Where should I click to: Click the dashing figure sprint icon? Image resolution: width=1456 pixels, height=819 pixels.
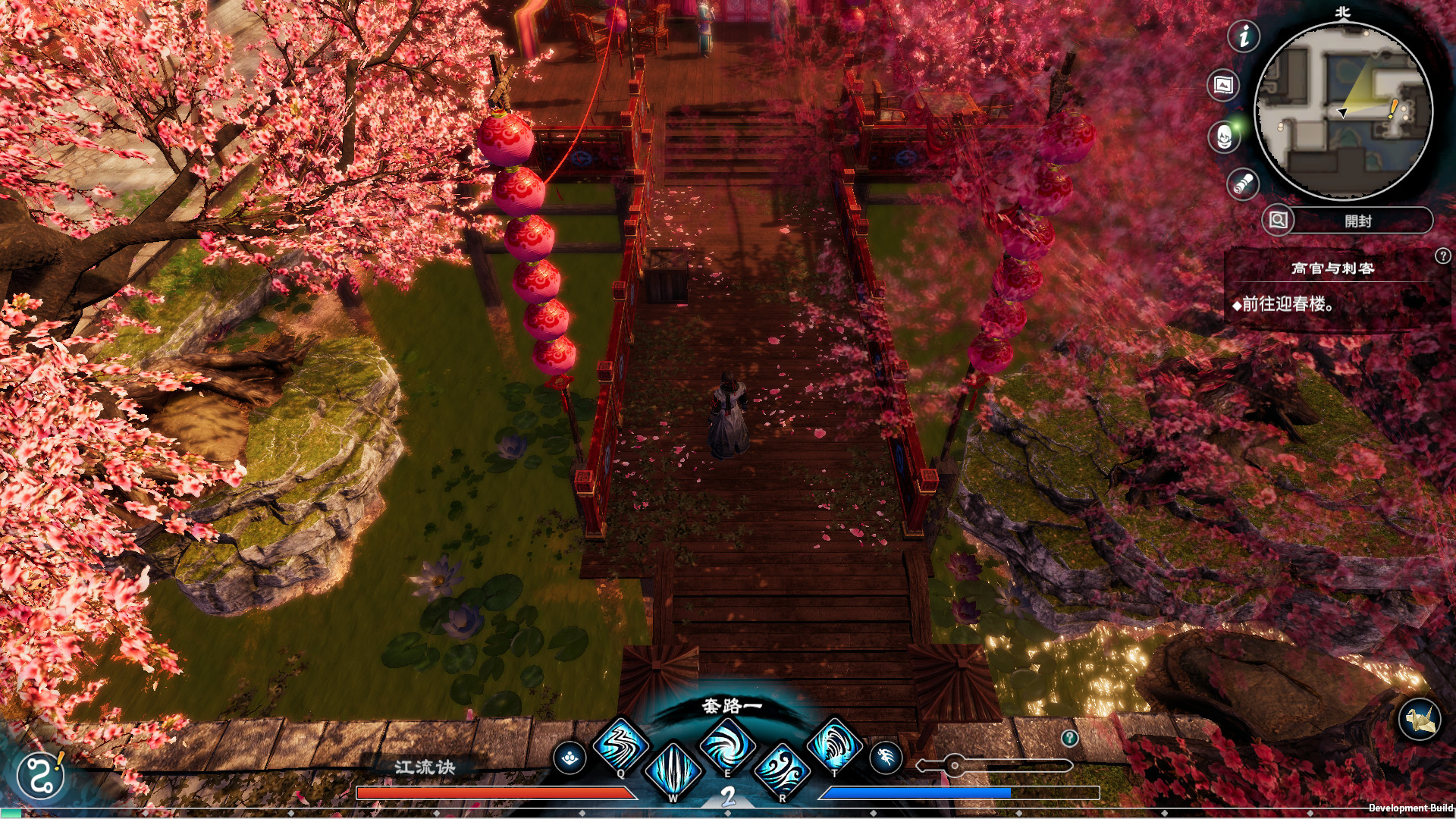pos(885,758)
